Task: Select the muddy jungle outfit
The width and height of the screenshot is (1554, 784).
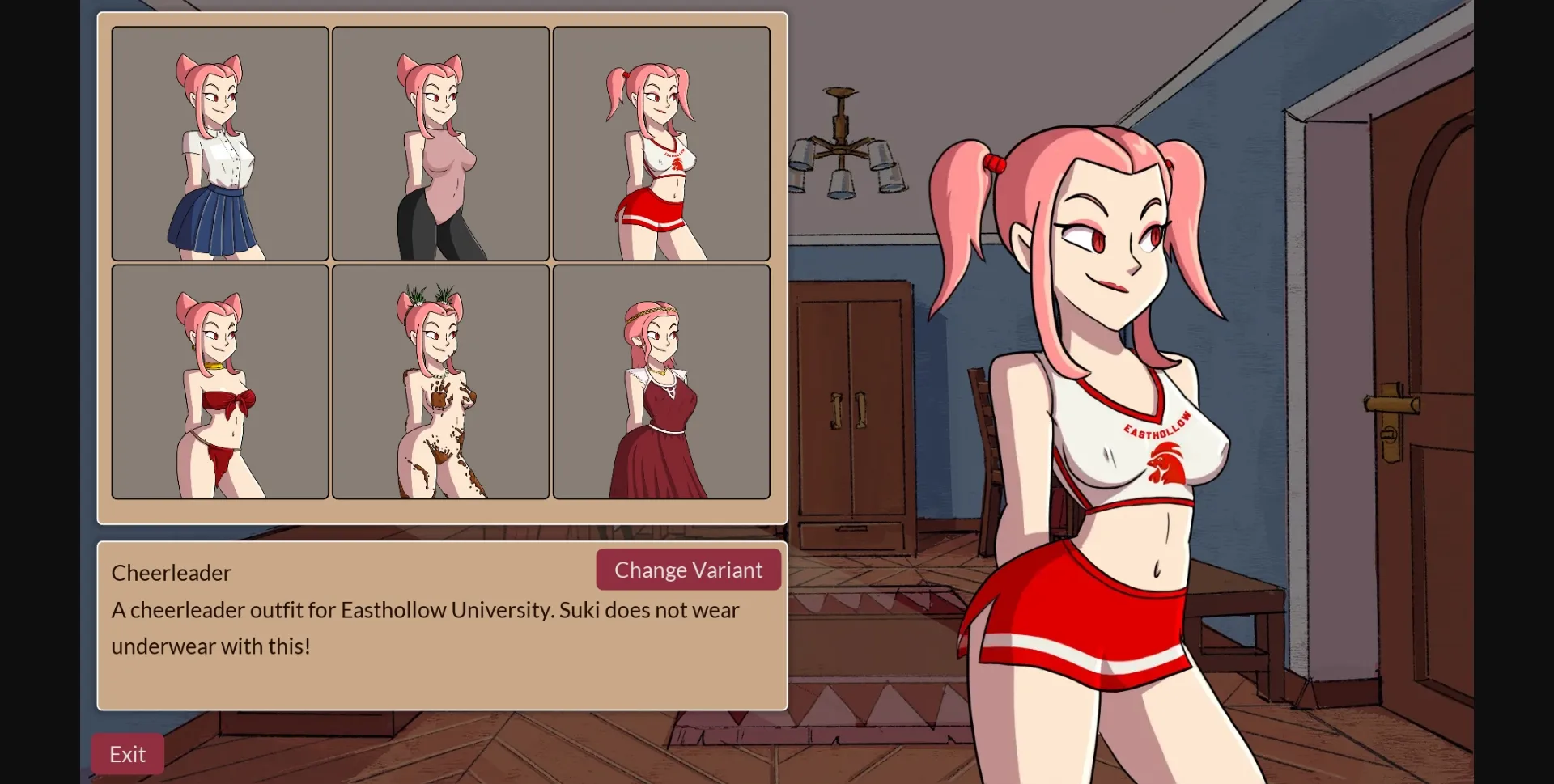Action: (441, 381)
